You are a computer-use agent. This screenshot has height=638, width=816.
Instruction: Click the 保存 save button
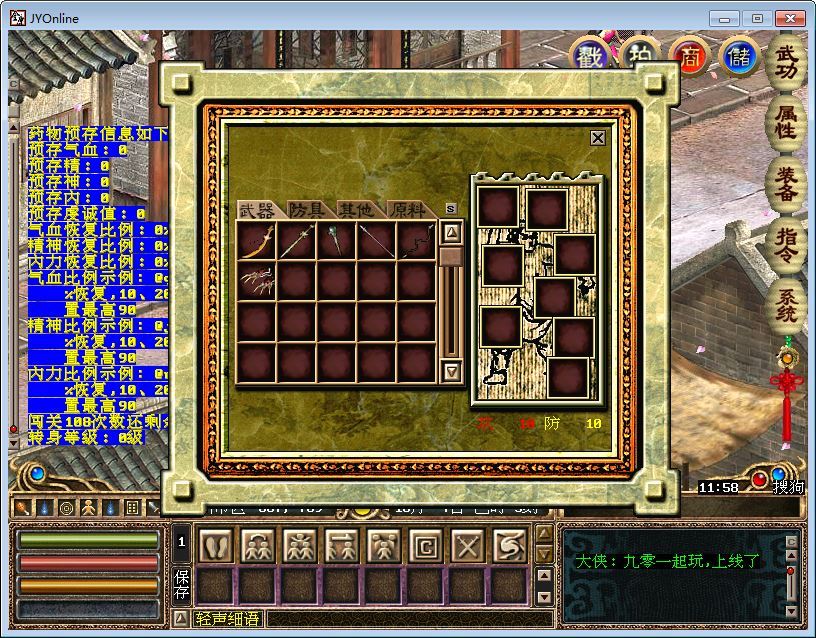tap(182, 584)
